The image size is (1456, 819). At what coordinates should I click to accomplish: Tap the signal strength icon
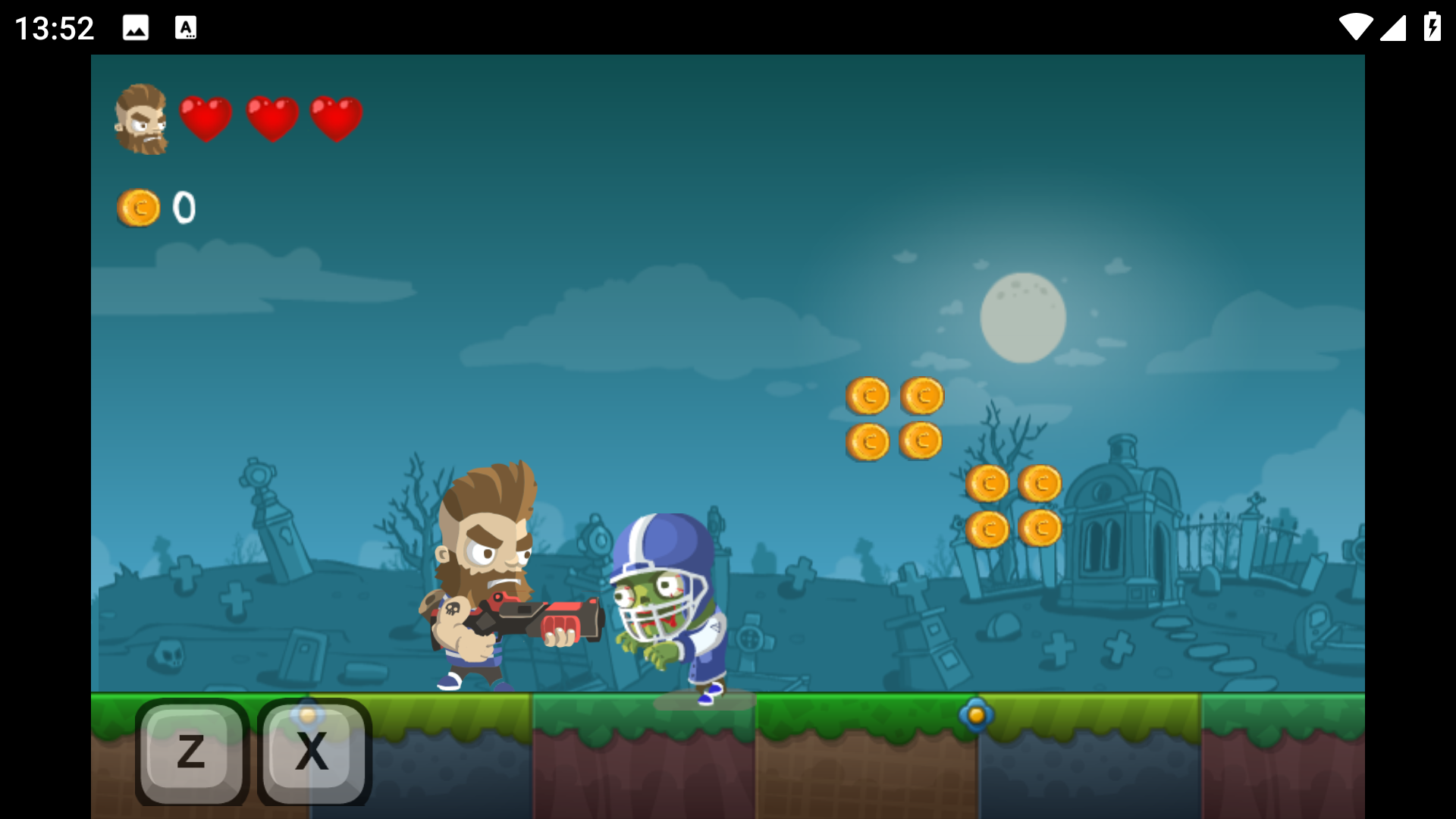1395,28
